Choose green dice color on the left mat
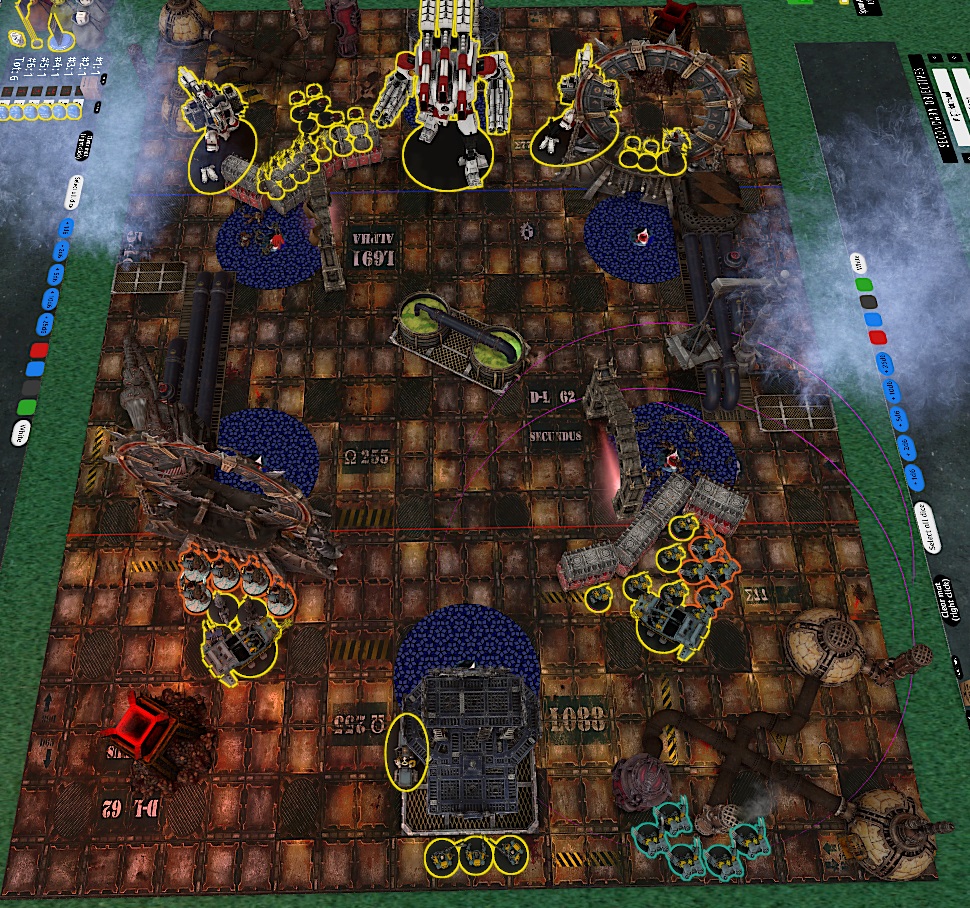This screenshot has width=970, height=908. point(27,408)
